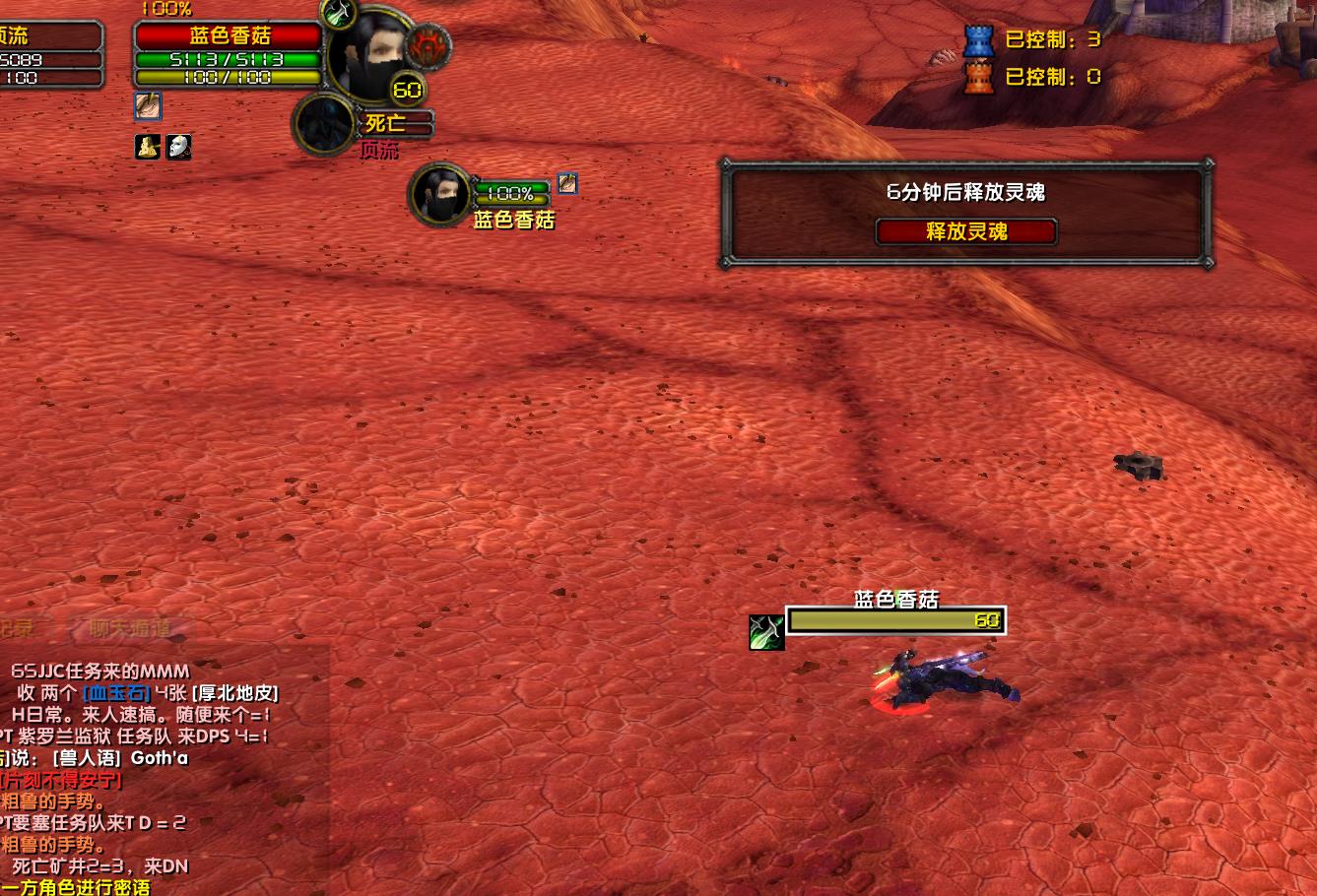Click the orange tower icon showing 已控制：0
The width and height of the screenshot is (1317, 896).
977,76
